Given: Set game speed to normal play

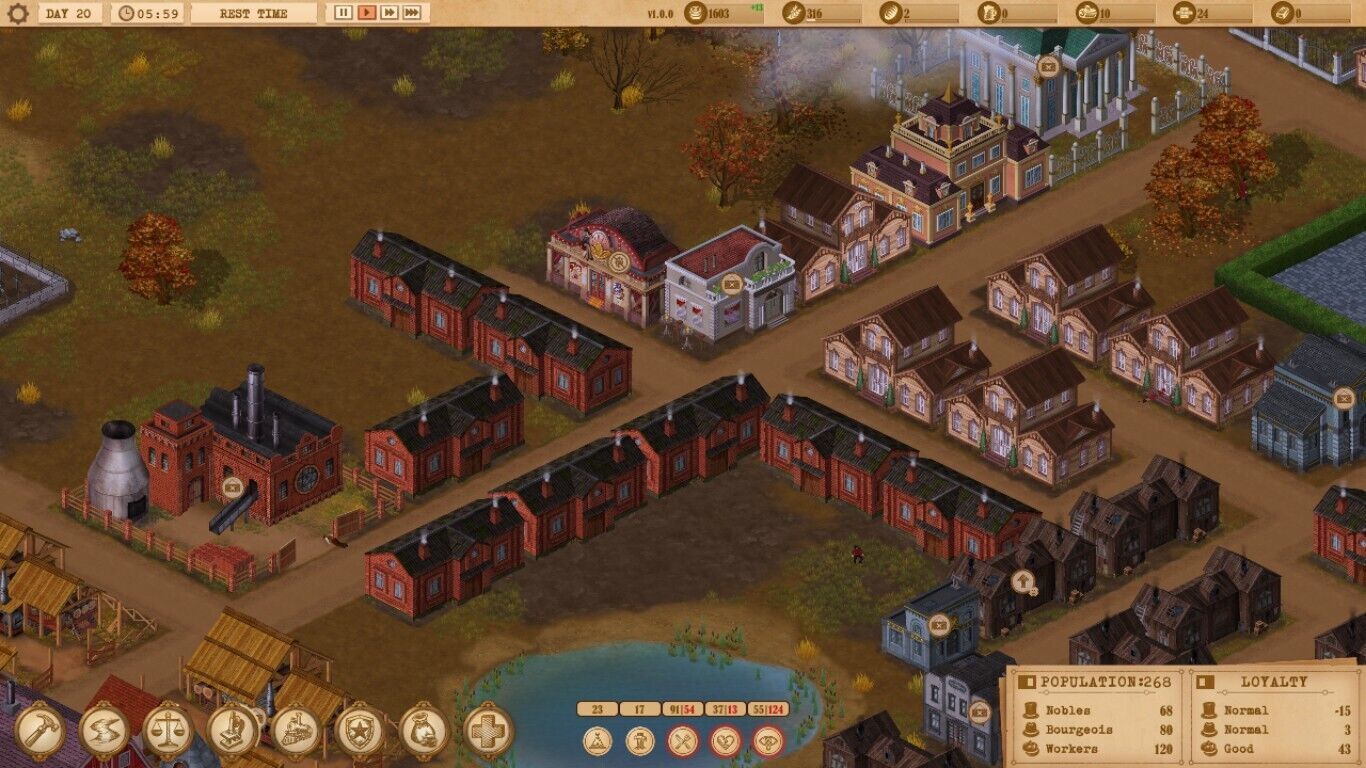Looking at the screenshot, I should coord(366,13).
